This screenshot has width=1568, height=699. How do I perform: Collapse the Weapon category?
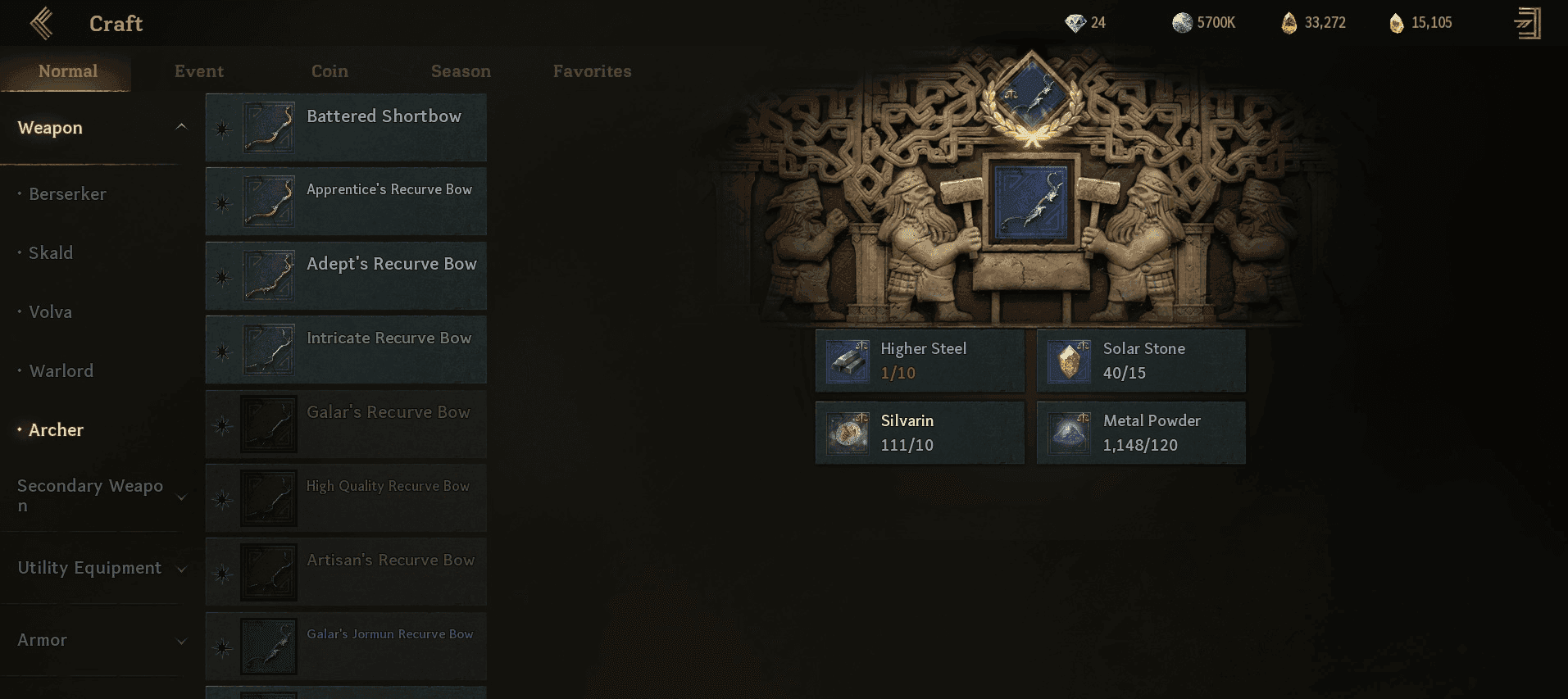click(181, 127)
